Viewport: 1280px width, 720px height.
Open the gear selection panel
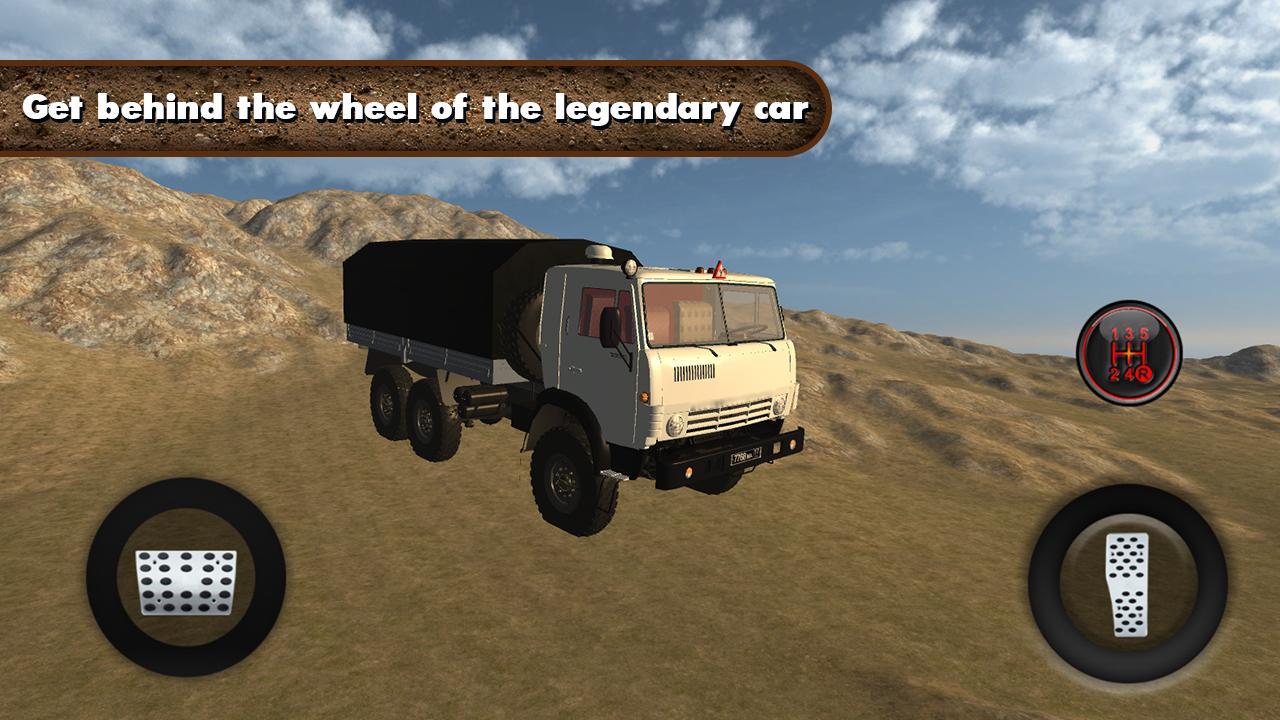click(1130, 350)
